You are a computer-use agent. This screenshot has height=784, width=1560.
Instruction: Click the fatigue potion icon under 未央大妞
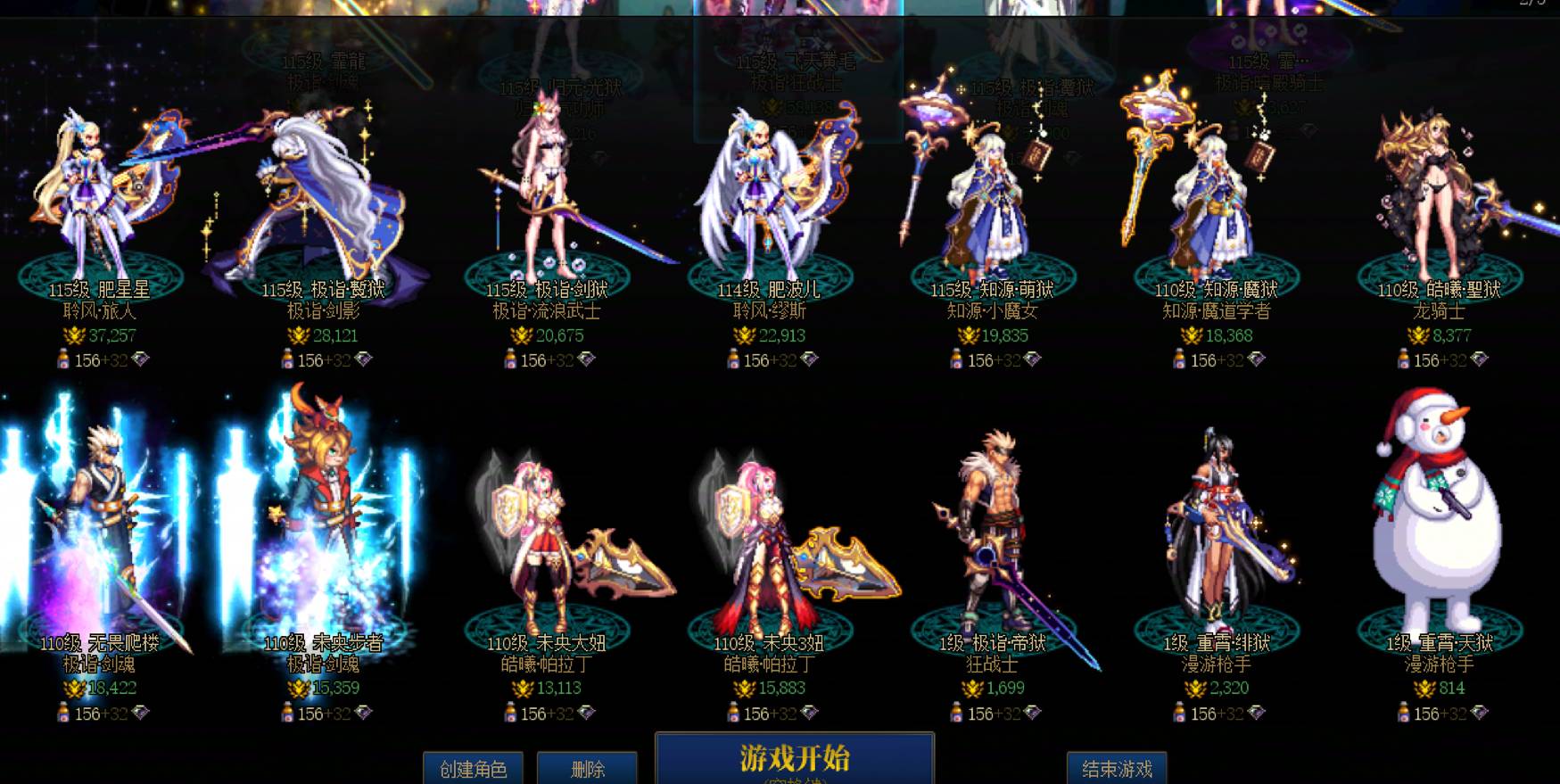[x=511, y=711]
